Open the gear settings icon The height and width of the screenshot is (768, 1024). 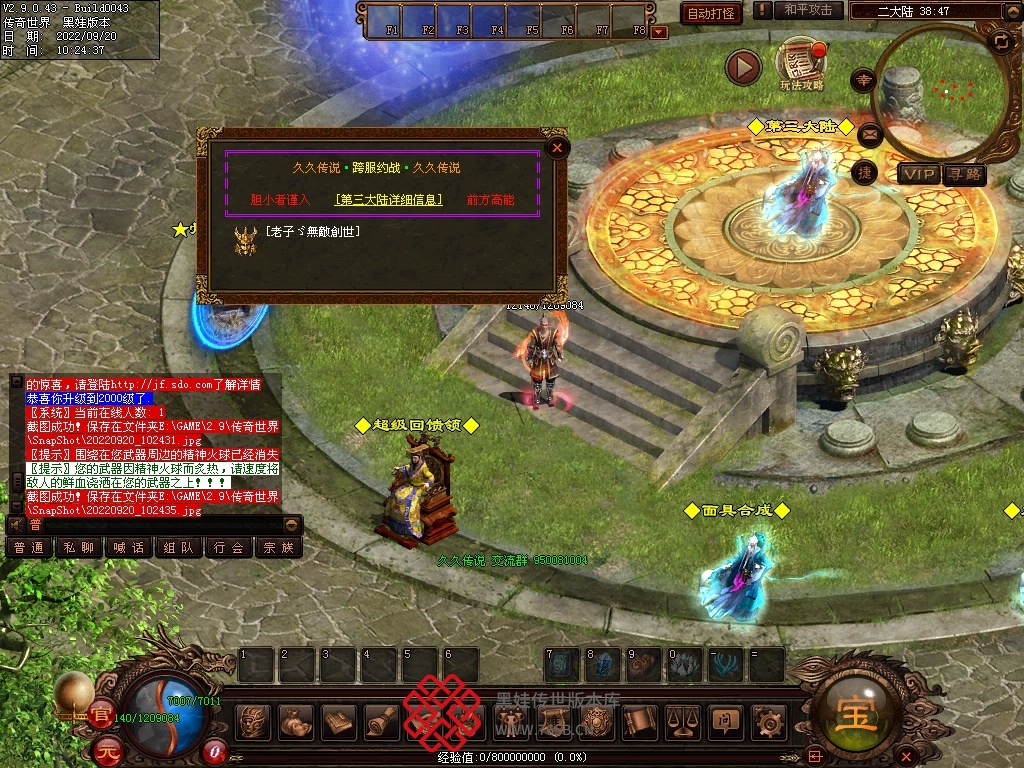(x=767, y=720)
